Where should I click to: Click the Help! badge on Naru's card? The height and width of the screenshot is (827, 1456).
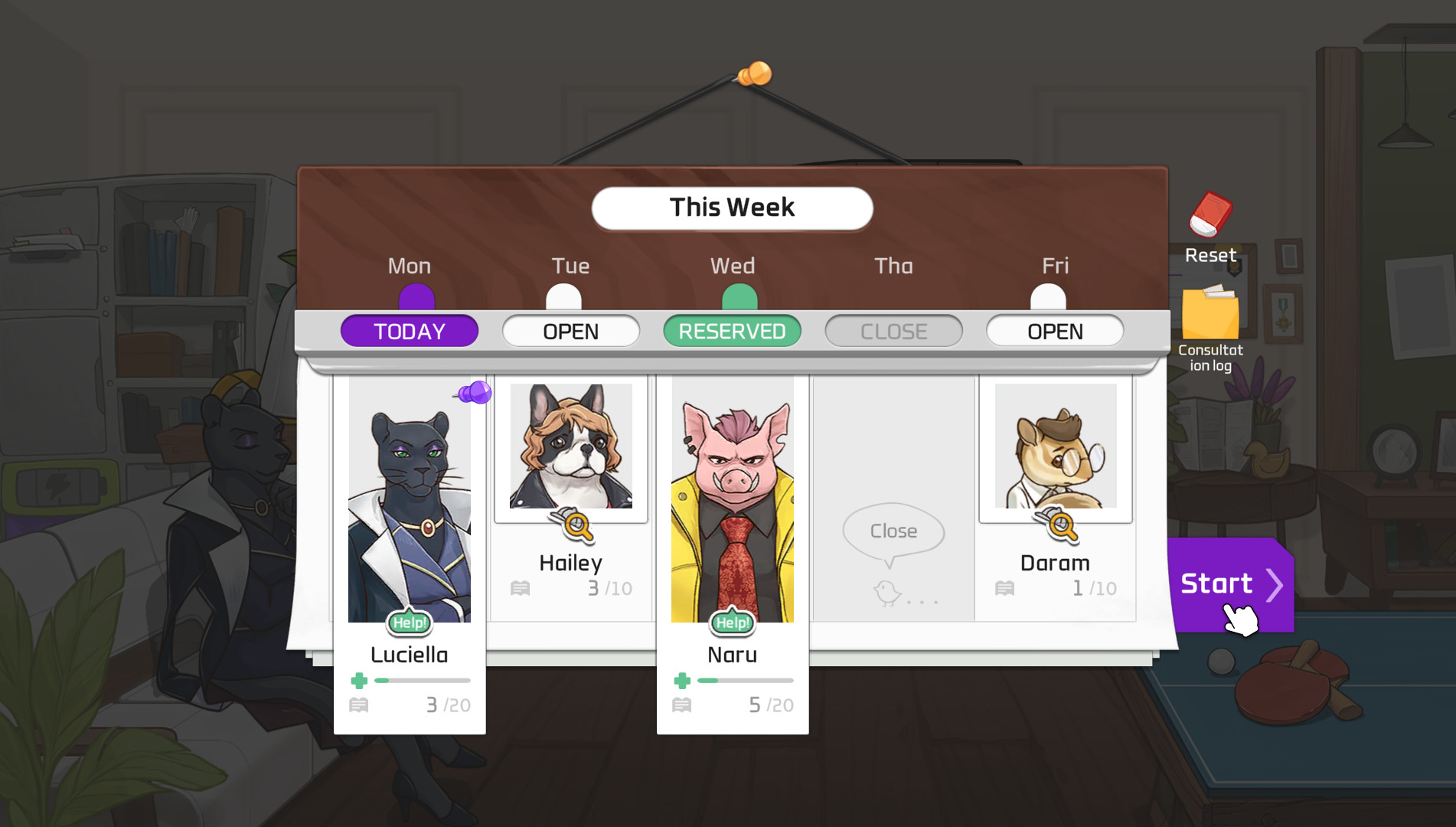point(731,623)
